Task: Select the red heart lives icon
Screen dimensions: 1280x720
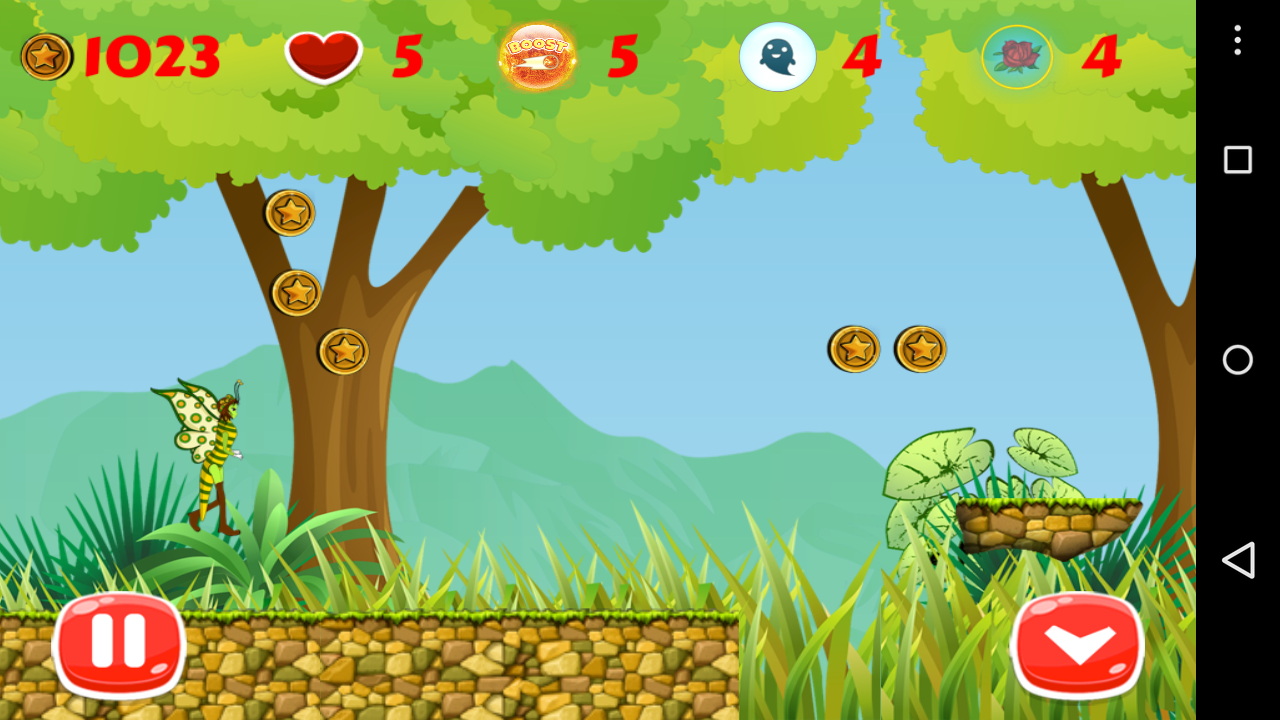Action: click(325, 56)
